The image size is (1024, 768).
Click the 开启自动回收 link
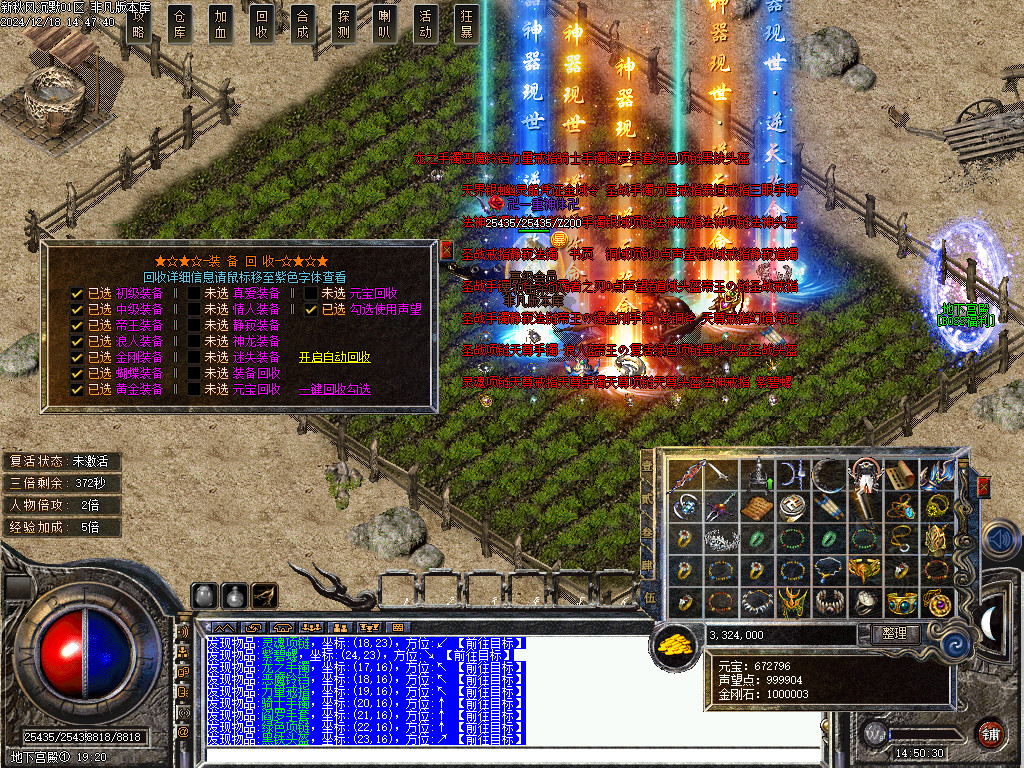click(334, 357)
